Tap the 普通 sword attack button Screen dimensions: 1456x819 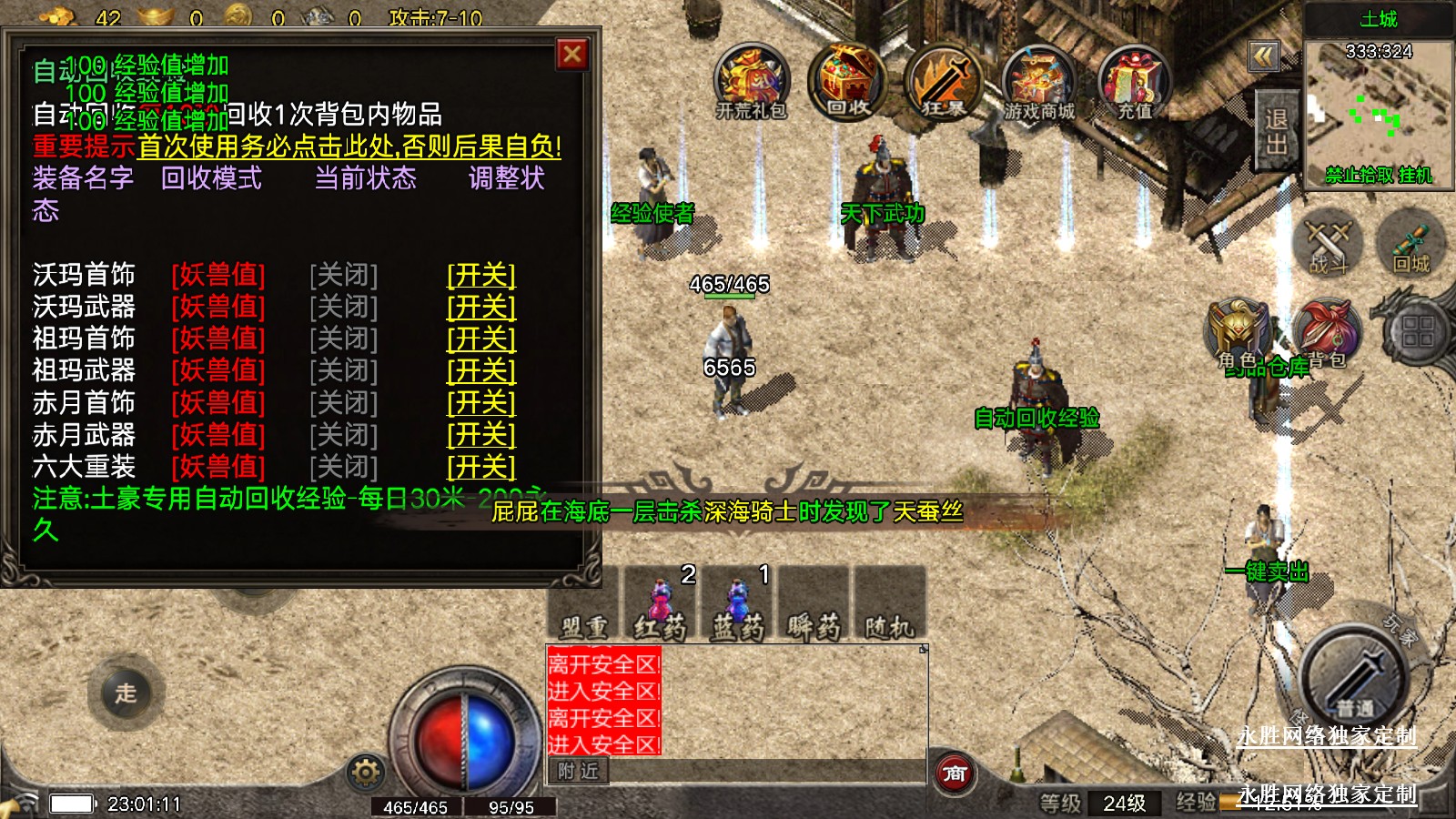(x=1355, y=678)
